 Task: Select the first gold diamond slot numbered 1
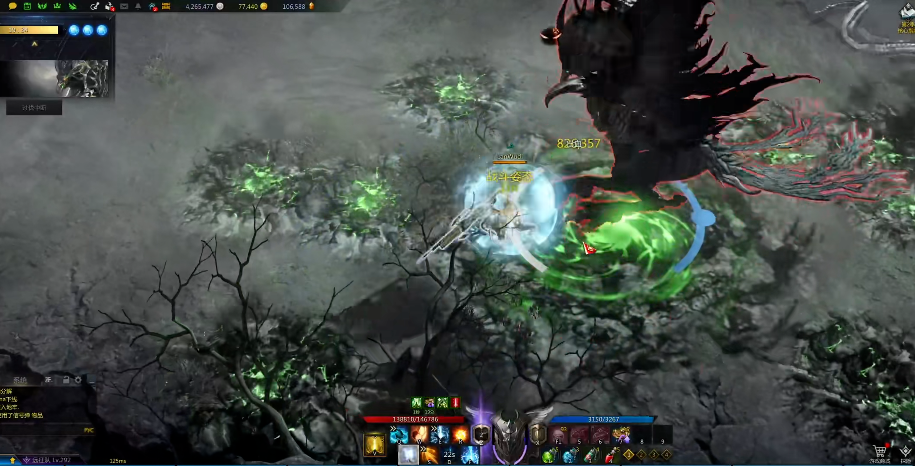click(627, 456)
